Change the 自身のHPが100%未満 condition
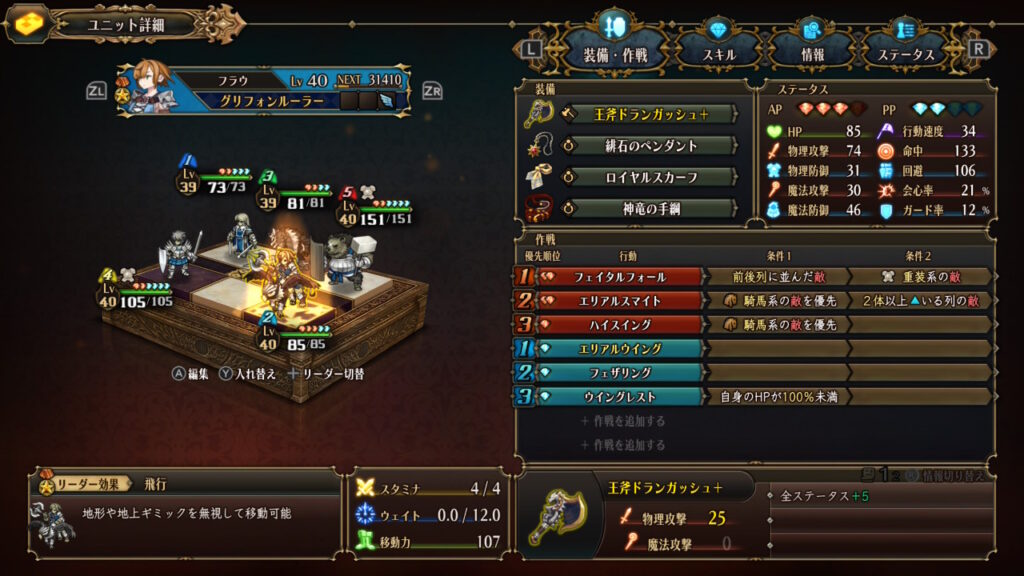The height and width of the screenshot is (576, 1024). pos(777,396)
